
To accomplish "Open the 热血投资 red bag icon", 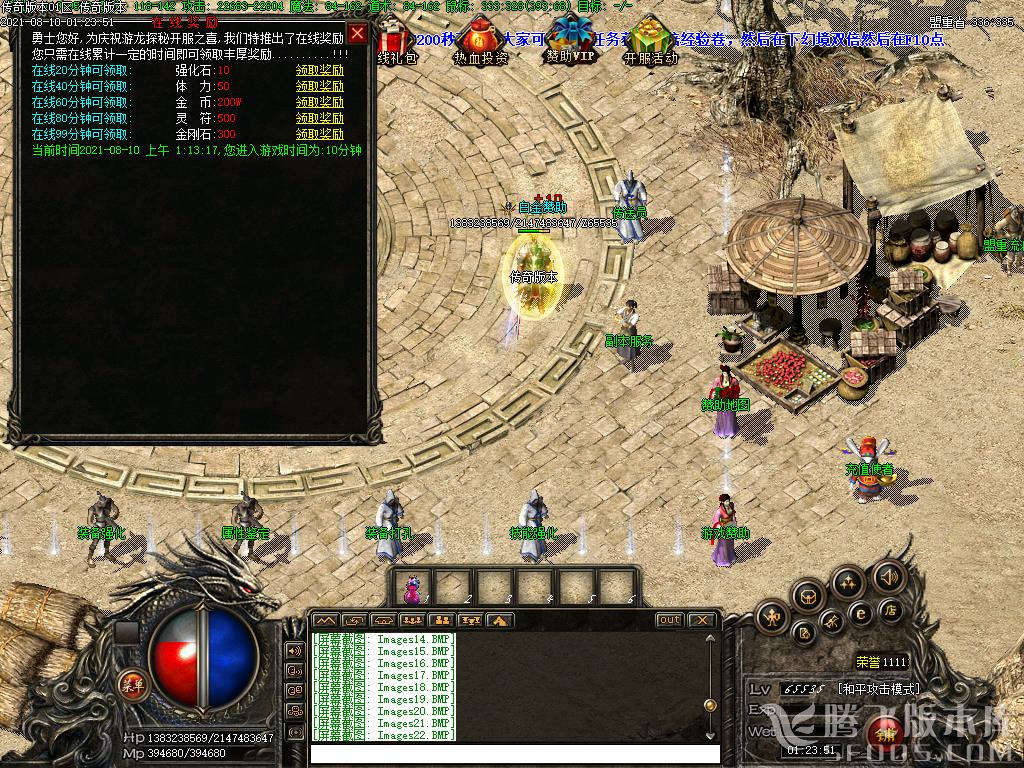I will tap(481, 40).
